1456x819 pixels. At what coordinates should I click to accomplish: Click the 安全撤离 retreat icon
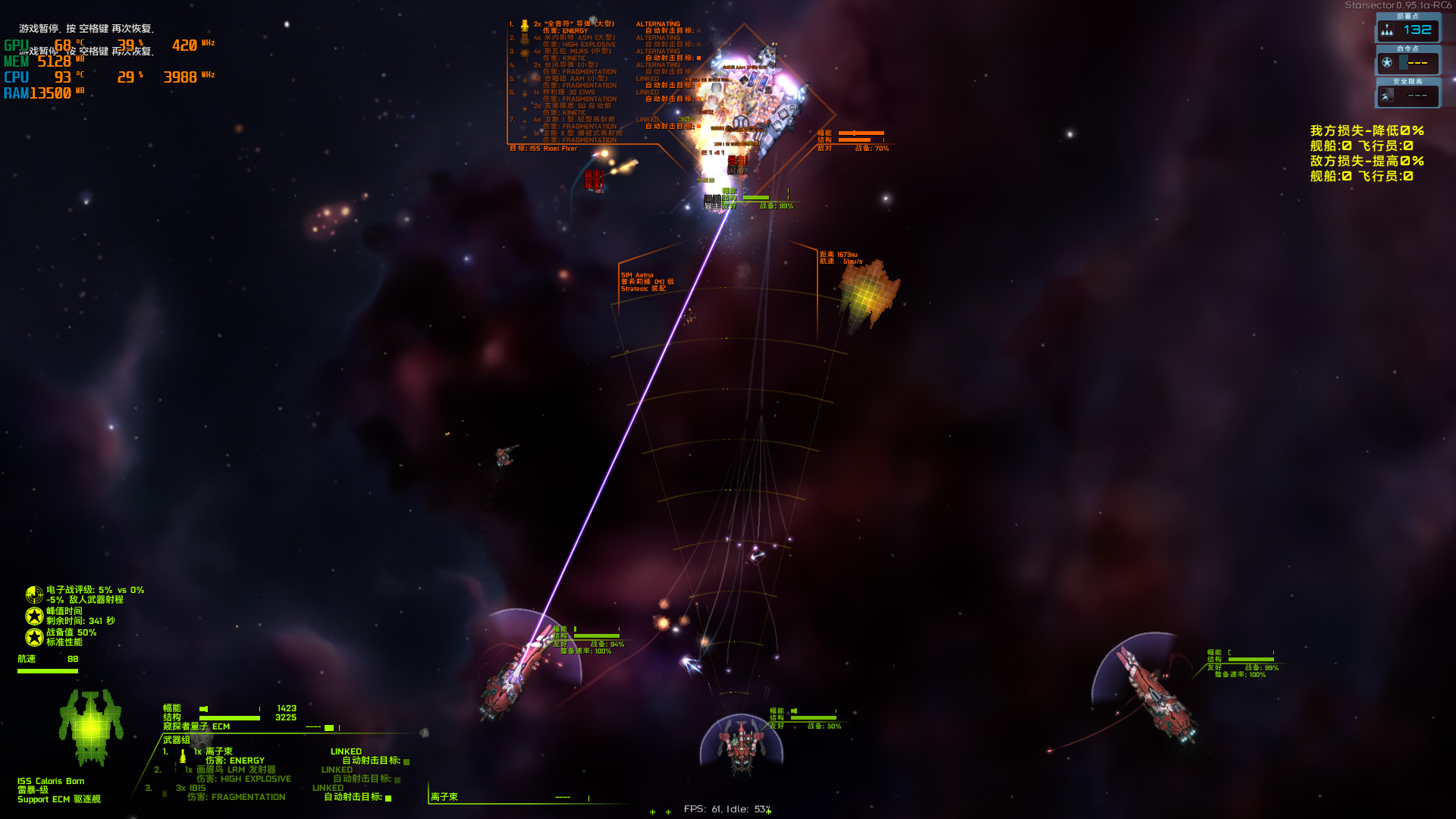pyautogui.click(x=1387, y=96)
